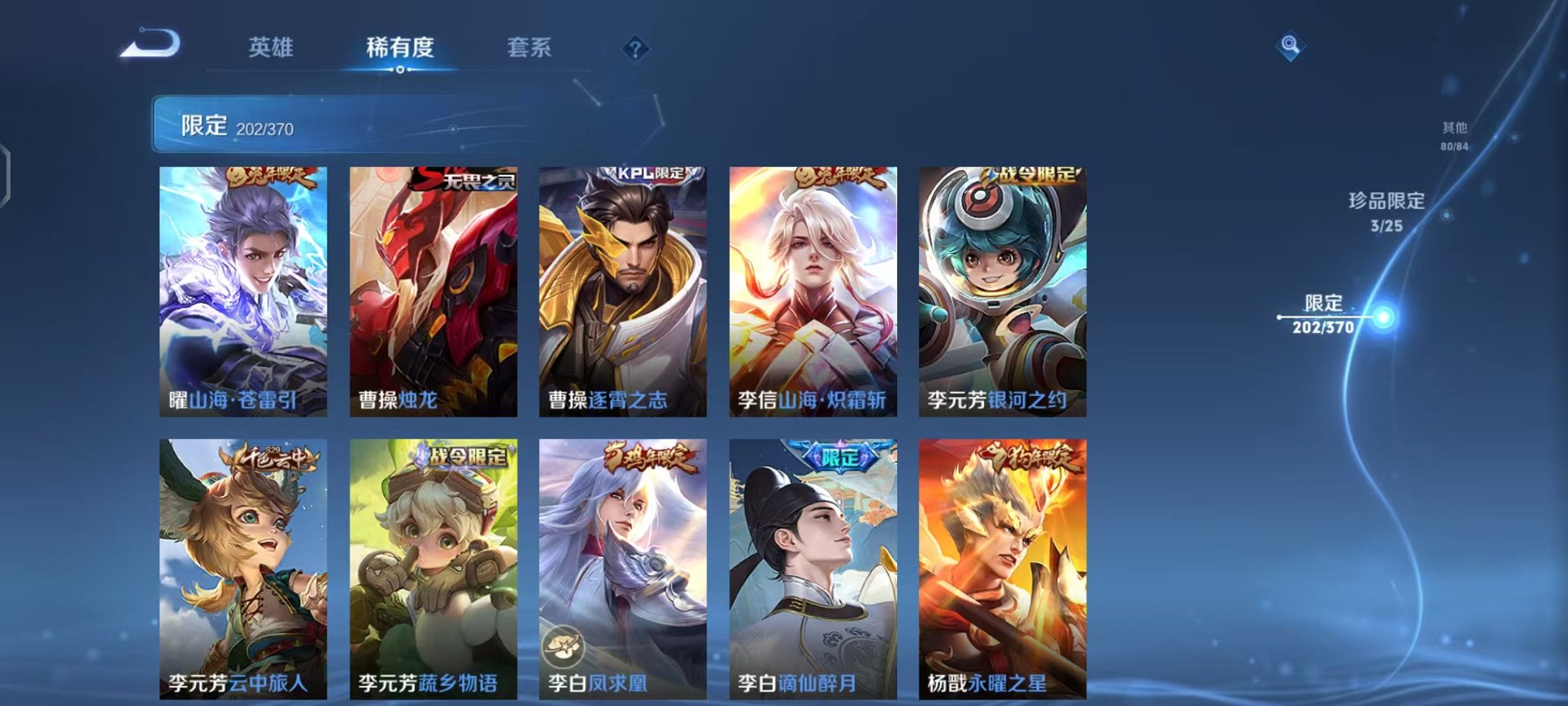This screenshot has height=706, width=1568.
Task: Switch to the 英雄 tab
Action: [x=273, y=48]
